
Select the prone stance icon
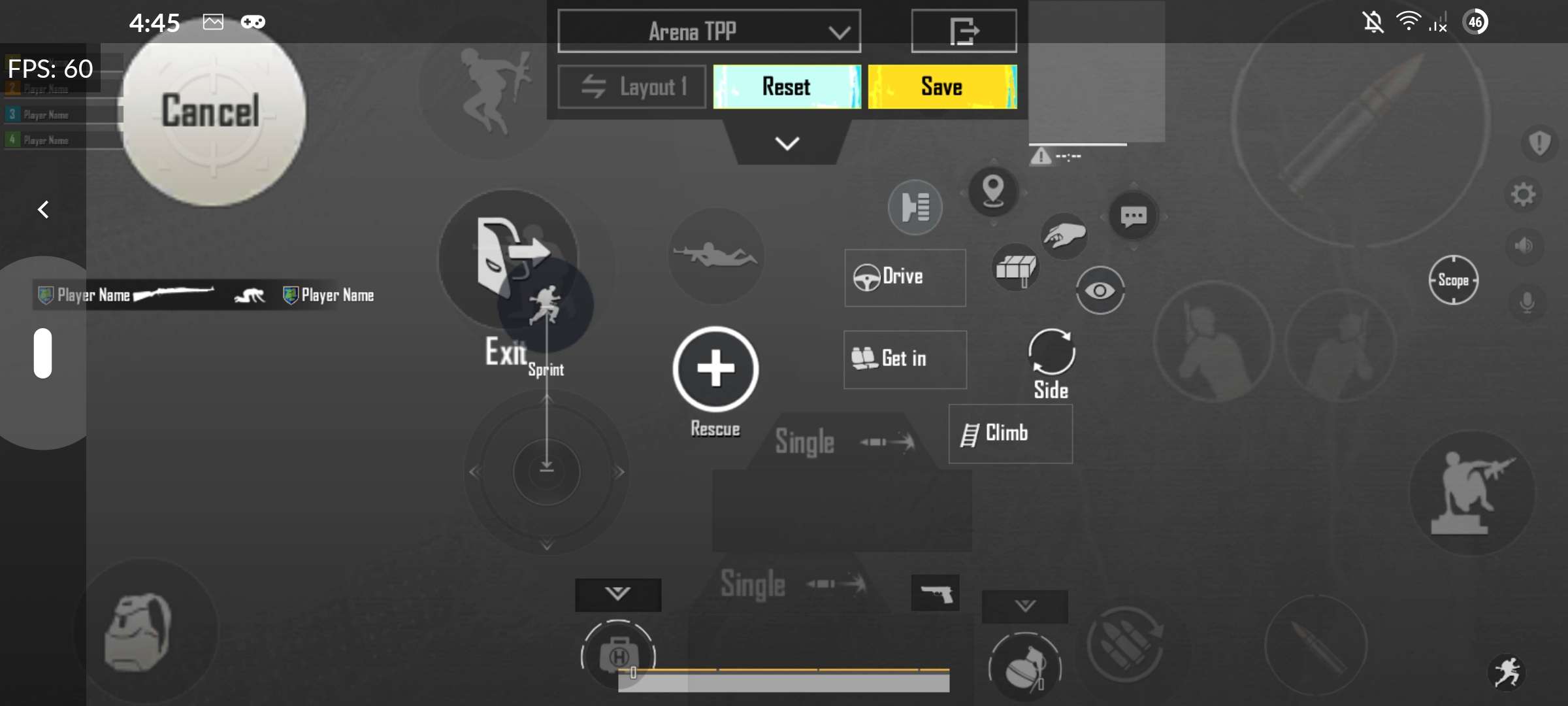[x=716, y=256]
